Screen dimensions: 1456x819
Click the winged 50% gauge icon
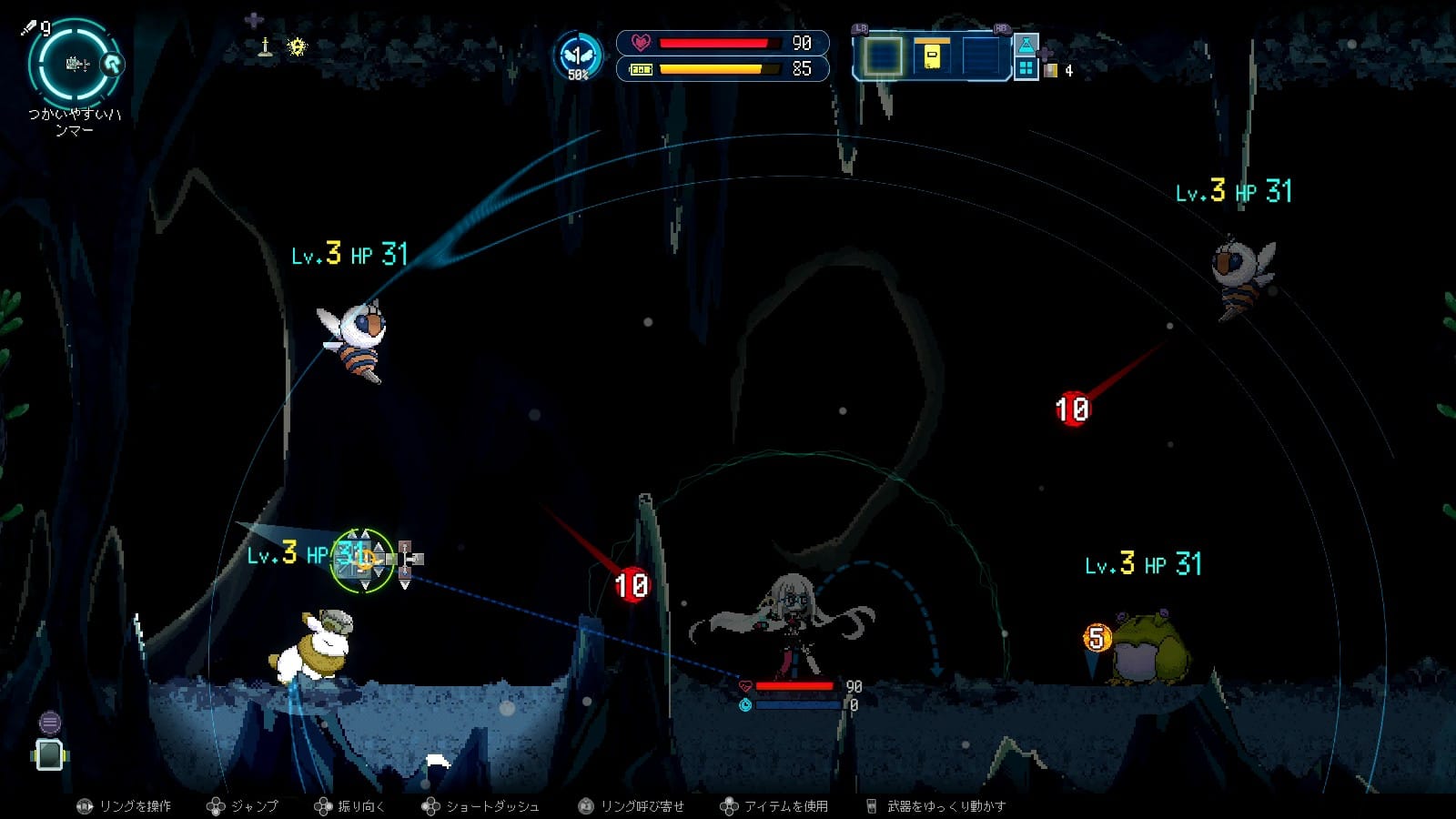click(579, 56)
